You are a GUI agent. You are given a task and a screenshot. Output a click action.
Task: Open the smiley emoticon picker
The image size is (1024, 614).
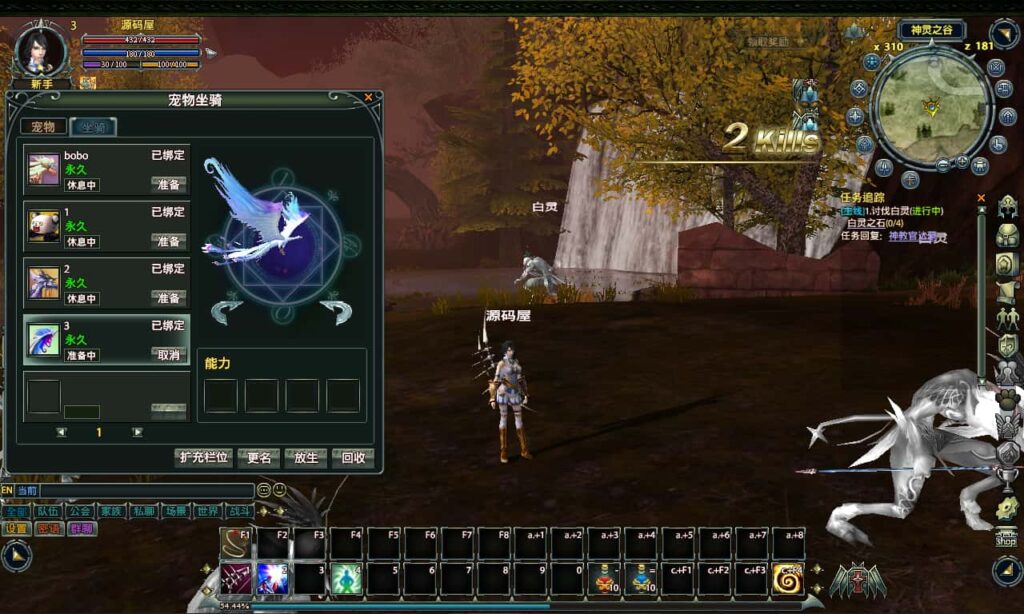pyautogui.click(x=279, y=490)
